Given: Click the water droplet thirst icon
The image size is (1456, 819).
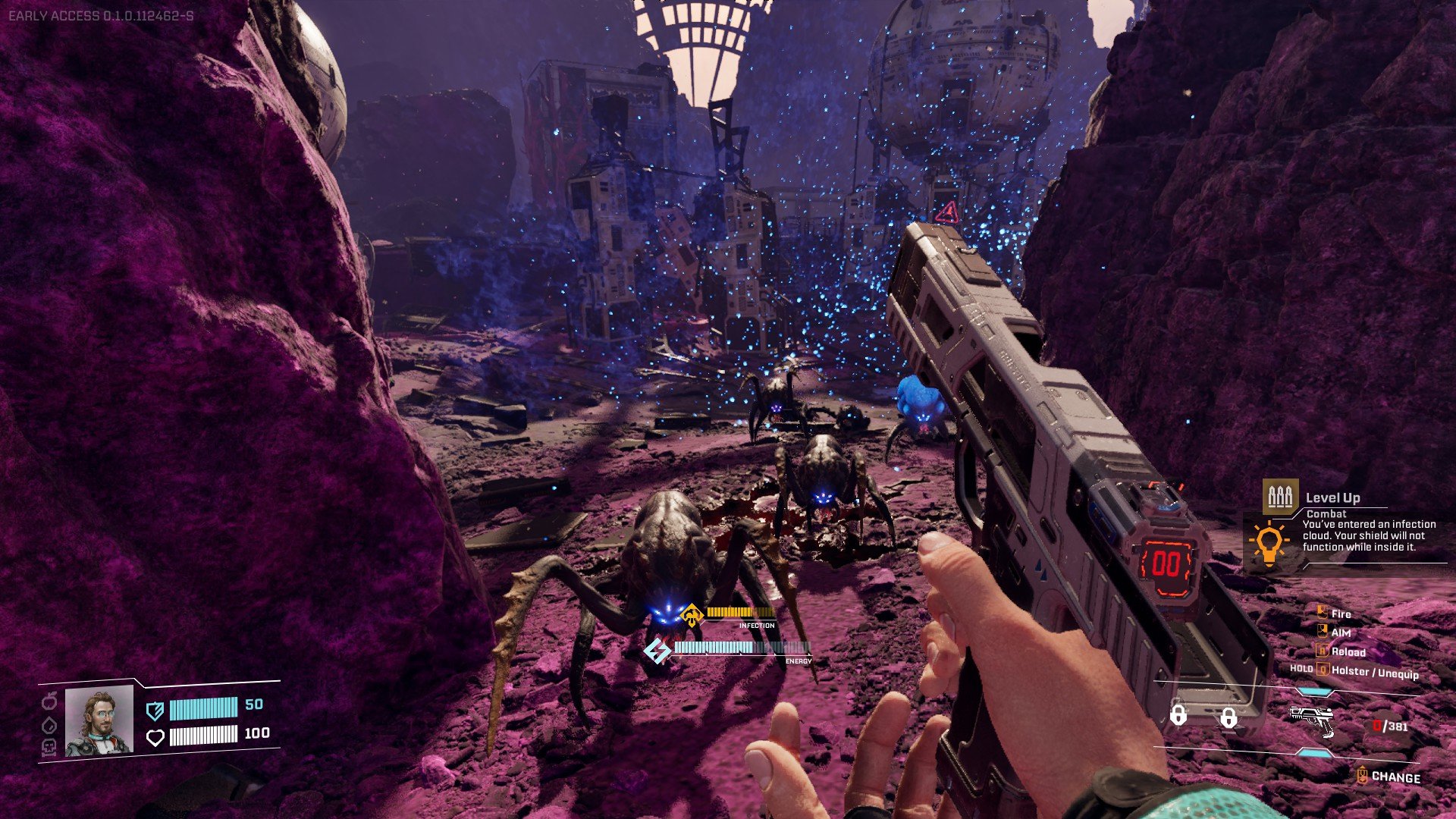Looking at the screenshot, I should [49, 724].
